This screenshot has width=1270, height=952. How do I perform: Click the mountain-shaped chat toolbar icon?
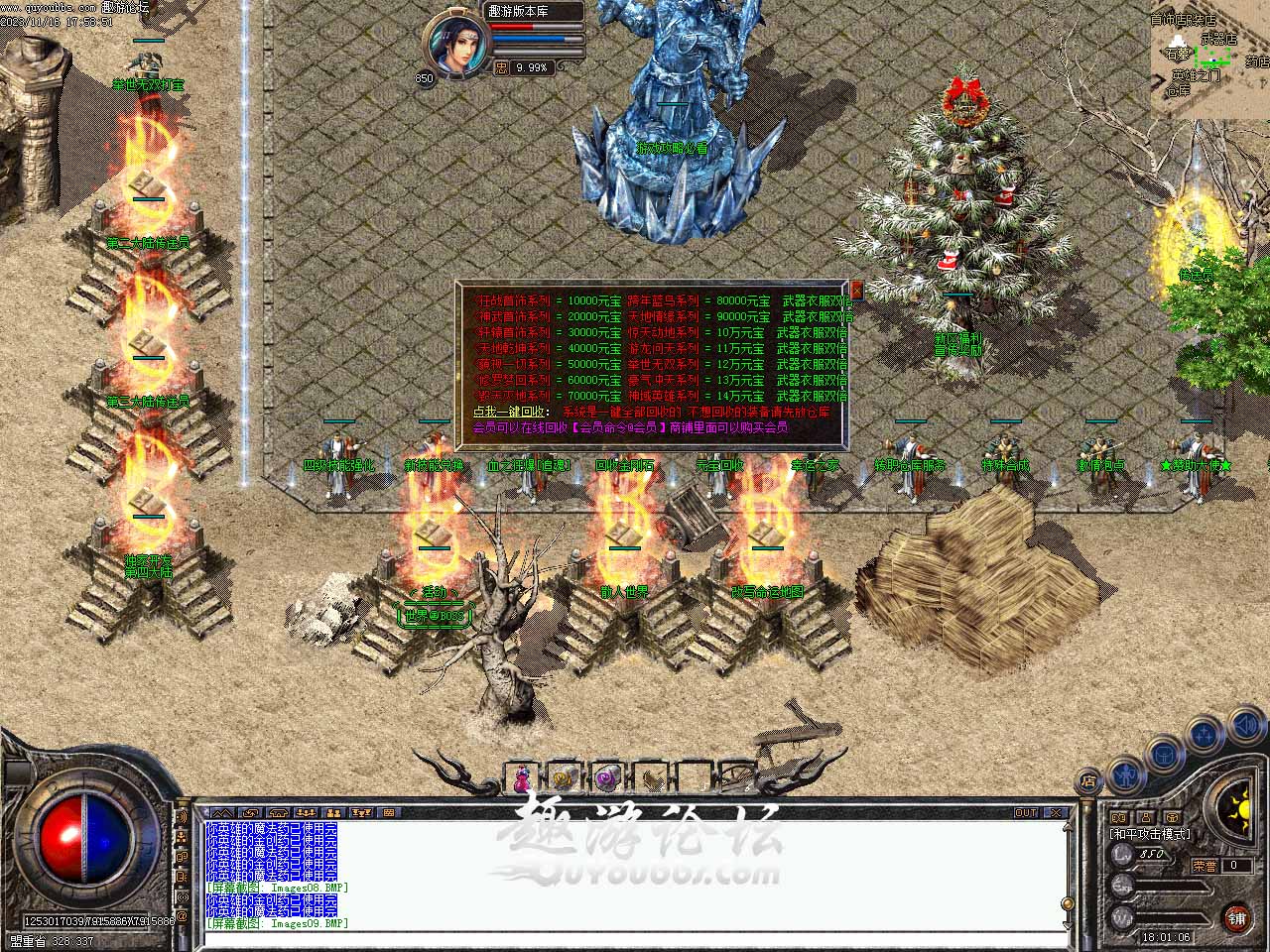pyautogui.click(x=220, y=812)
